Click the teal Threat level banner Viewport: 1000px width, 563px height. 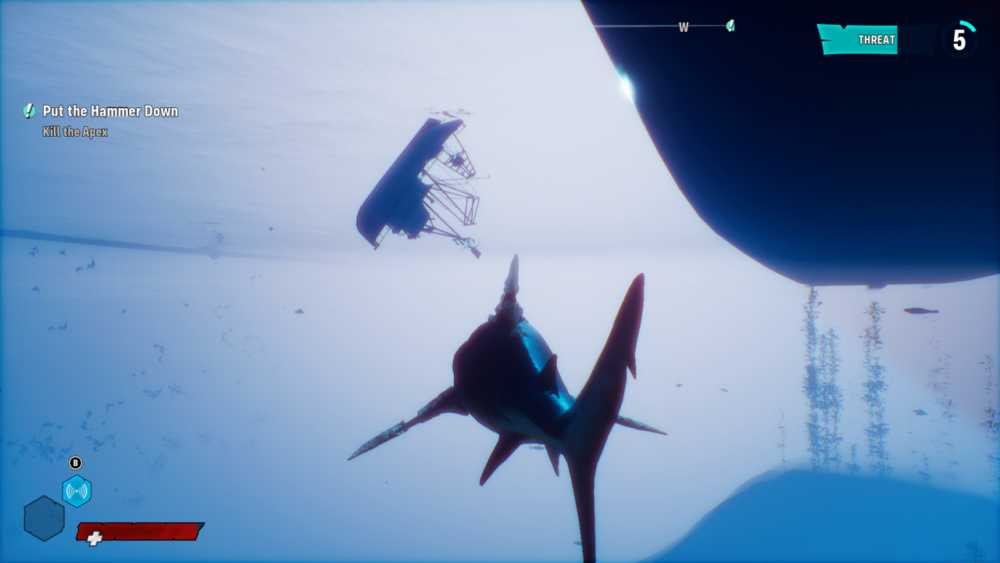(859, 40)
